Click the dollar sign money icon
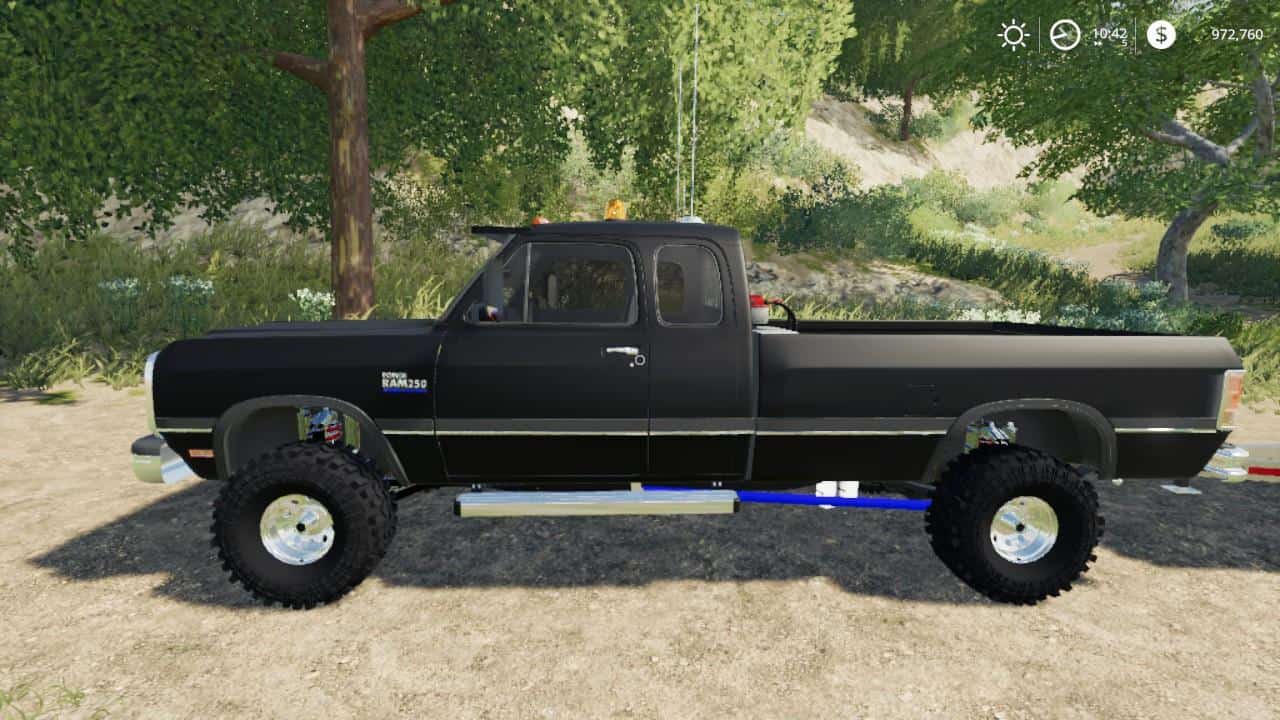Image resolution: width=1280 pixels, height=720 pixels. coord(1160,35)
